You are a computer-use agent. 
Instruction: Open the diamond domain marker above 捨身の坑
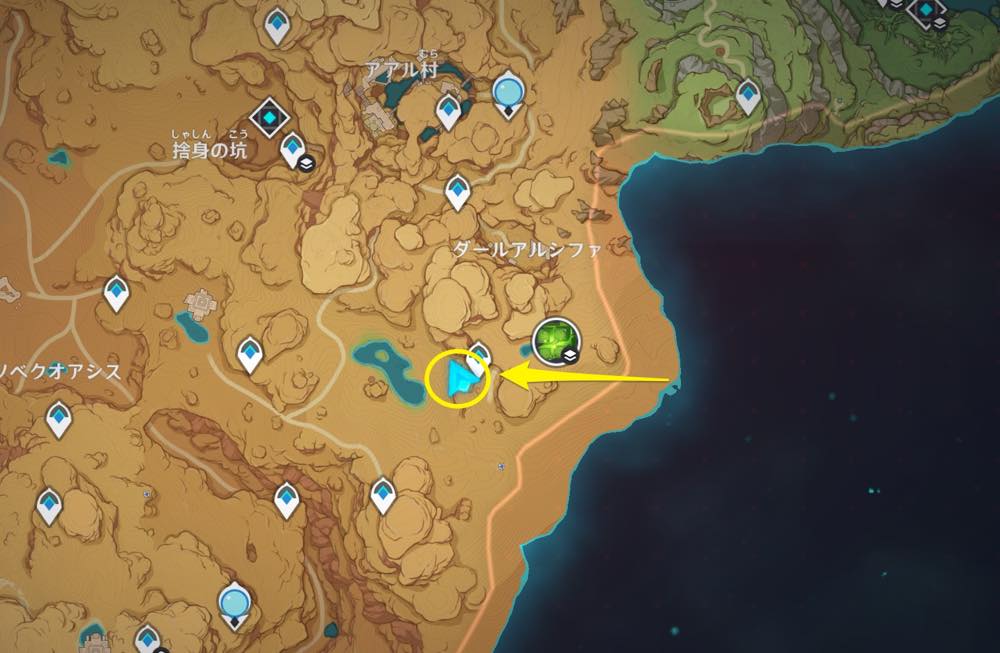click(x=268, y=119)
